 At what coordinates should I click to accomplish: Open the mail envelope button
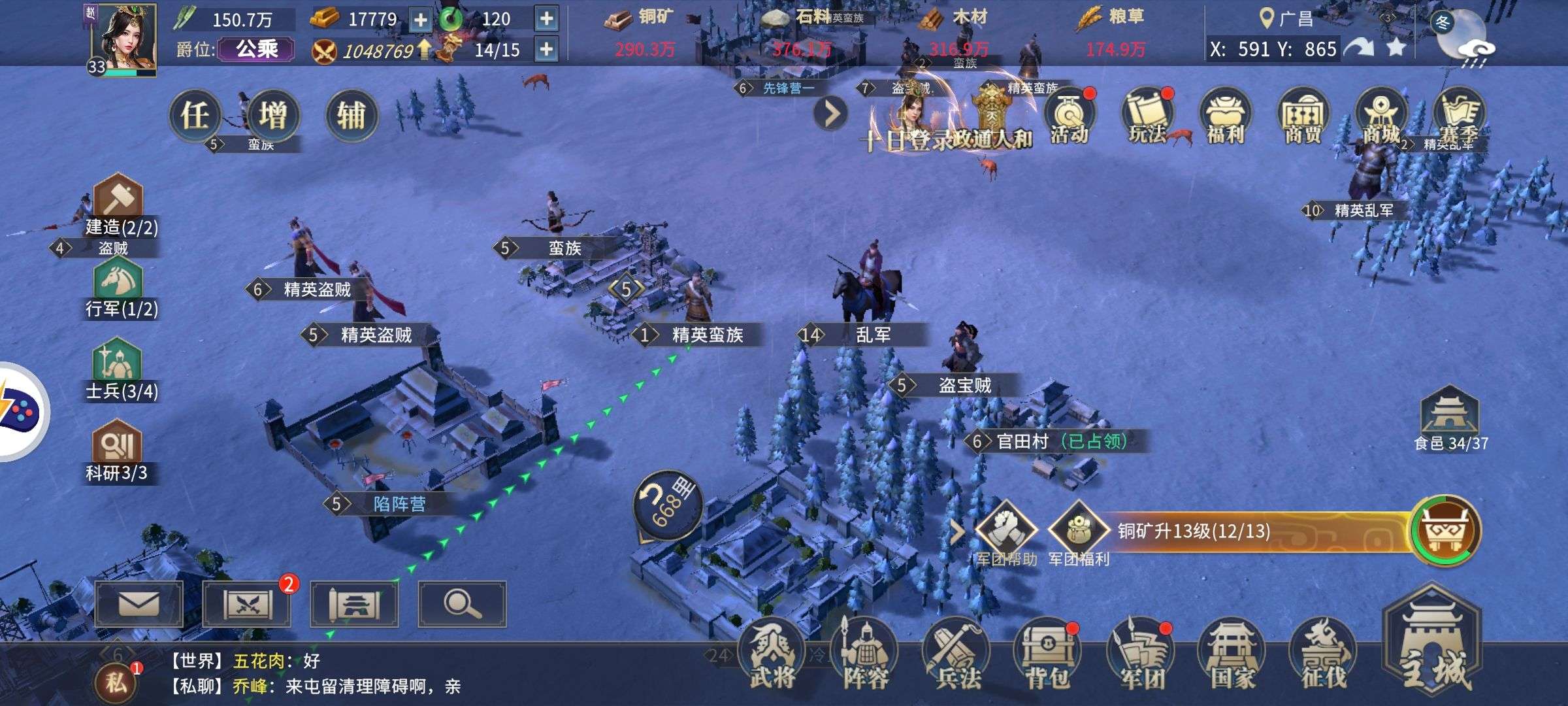[x=139, y=604]
